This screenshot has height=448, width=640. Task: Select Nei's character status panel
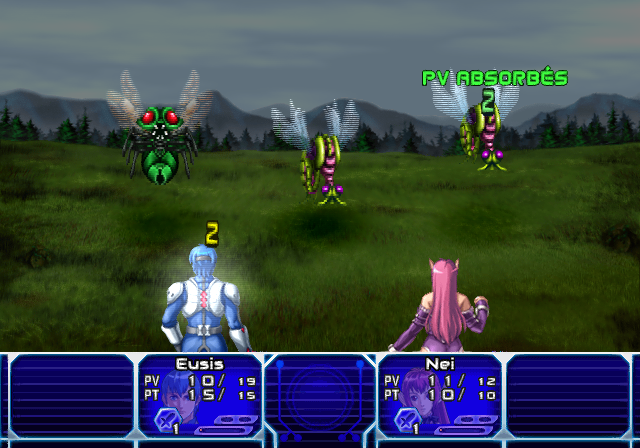[439, 397]
